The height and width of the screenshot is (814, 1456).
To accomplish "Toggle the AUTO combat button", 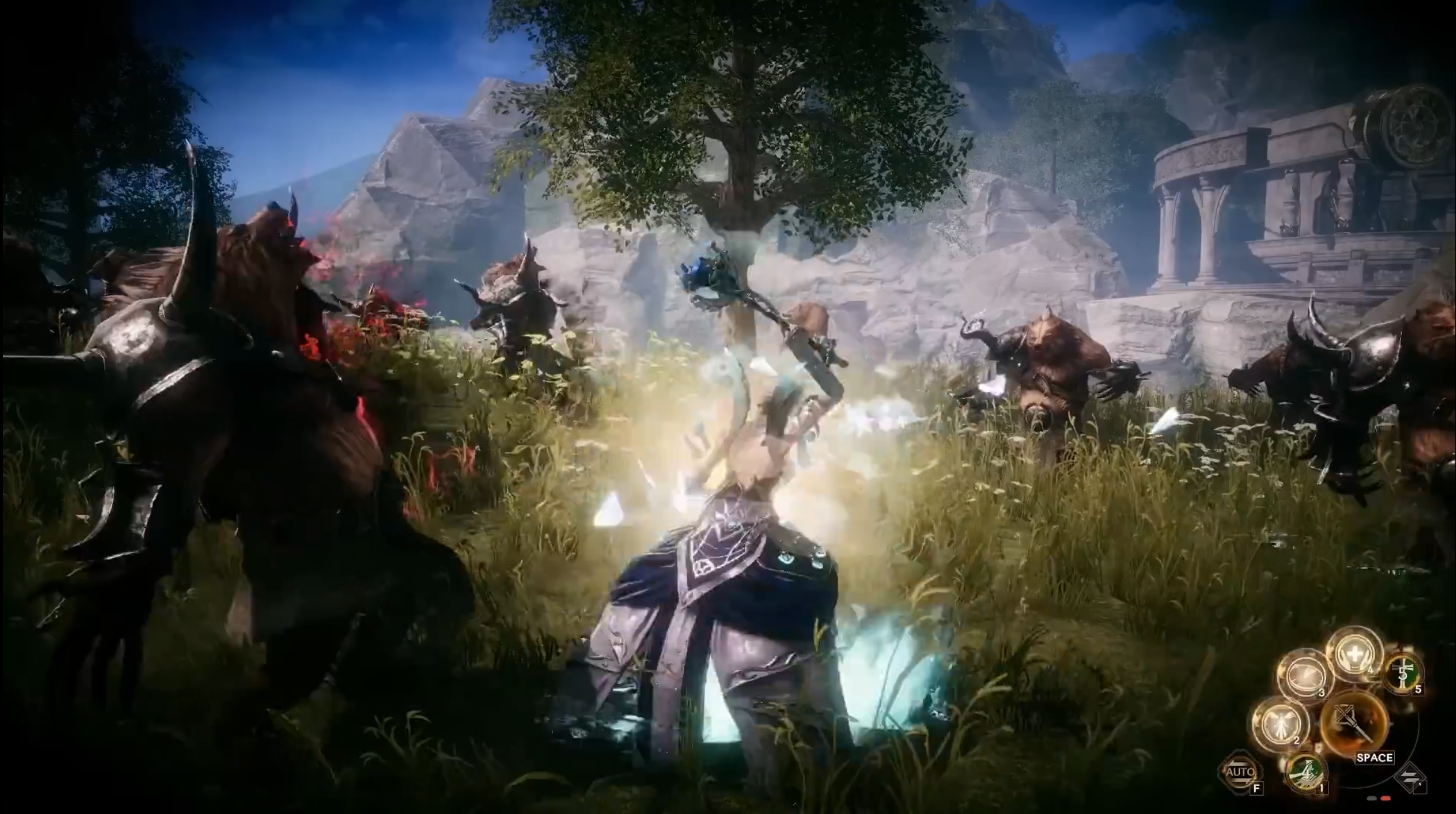I will tap(1240, 772).
